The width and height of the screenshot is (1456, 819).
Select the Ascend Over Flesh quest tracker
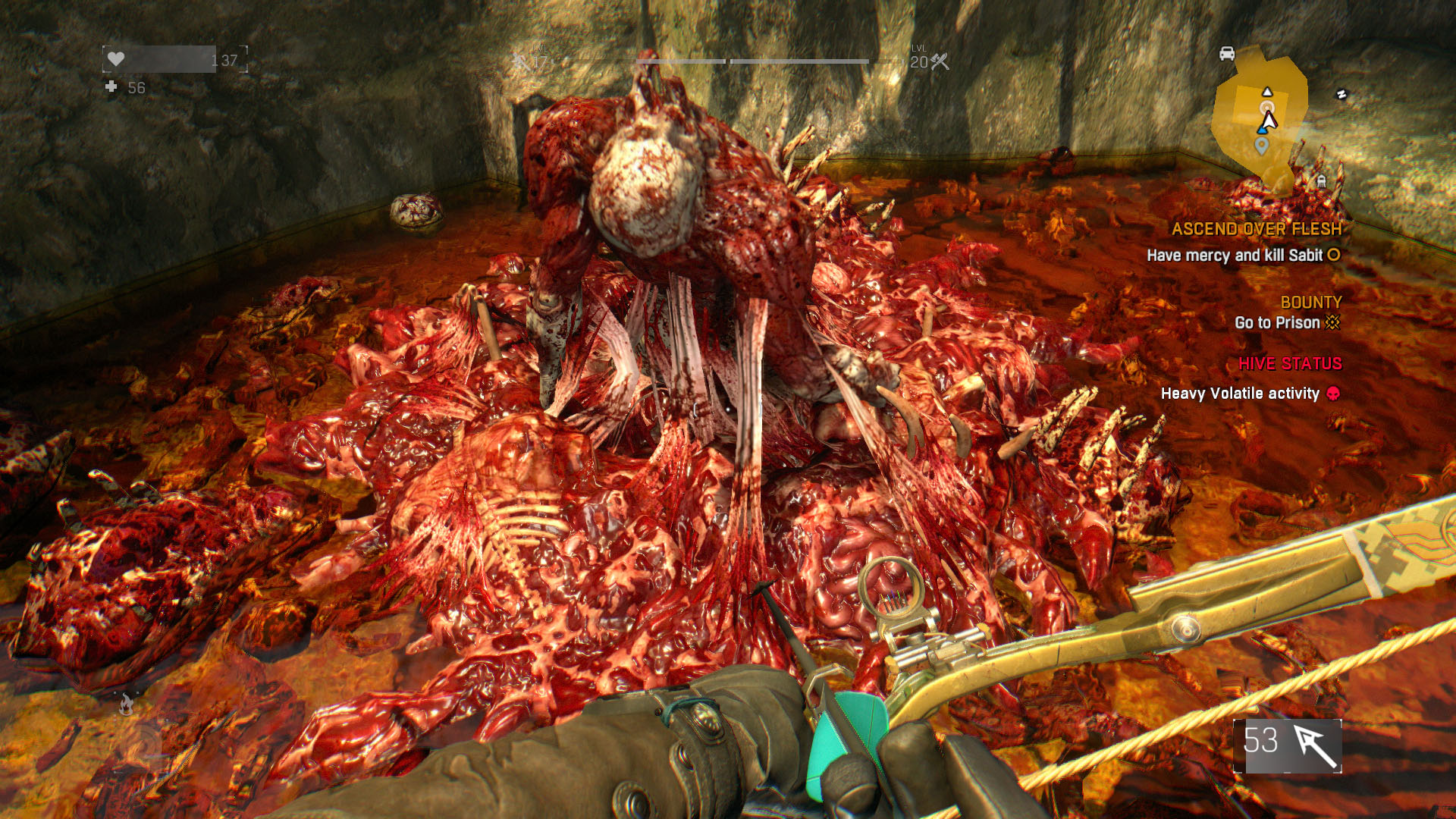coord(1256,229)
